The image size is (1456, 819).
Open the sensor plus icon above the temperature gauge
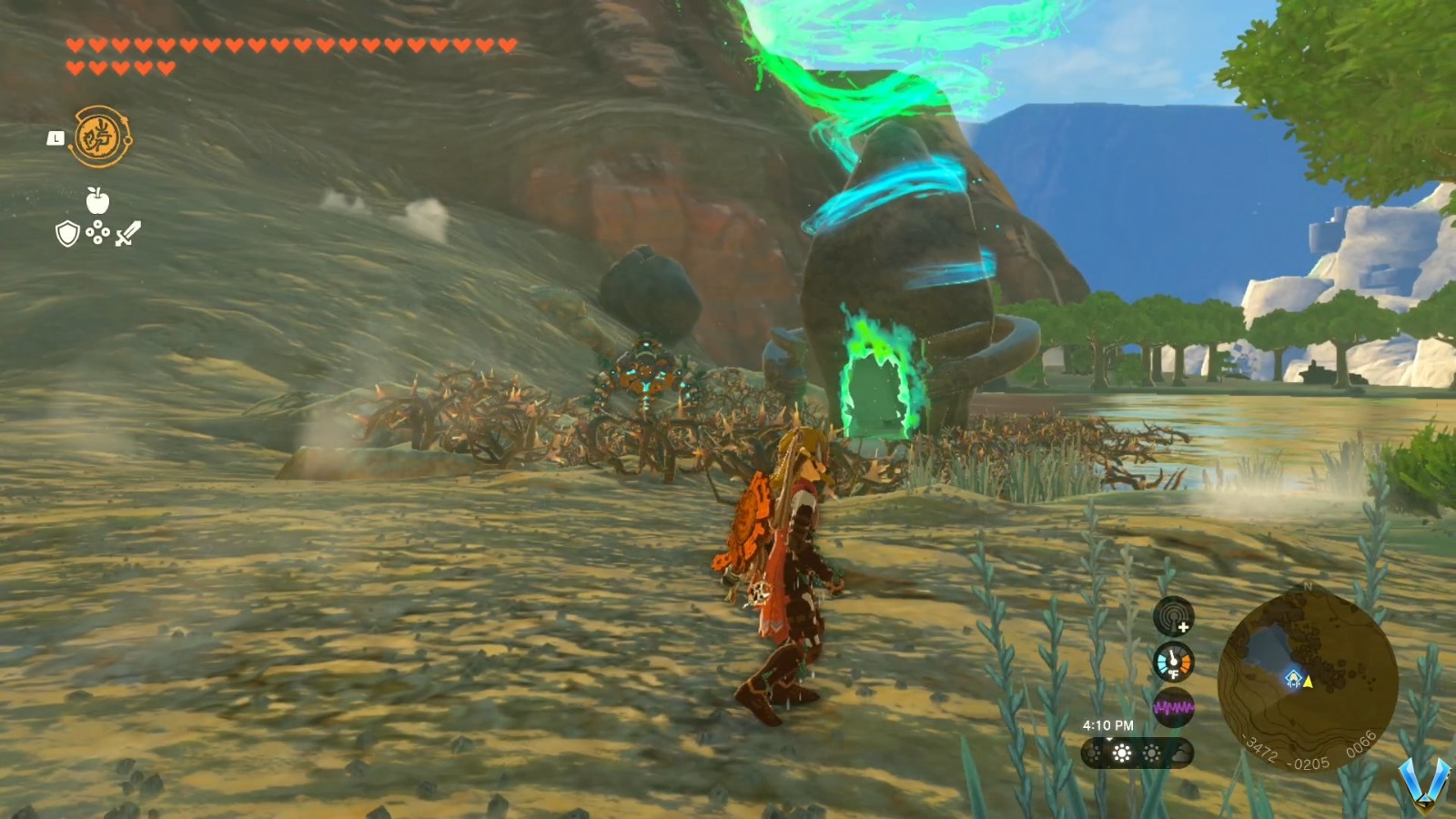pos(1173,618)
